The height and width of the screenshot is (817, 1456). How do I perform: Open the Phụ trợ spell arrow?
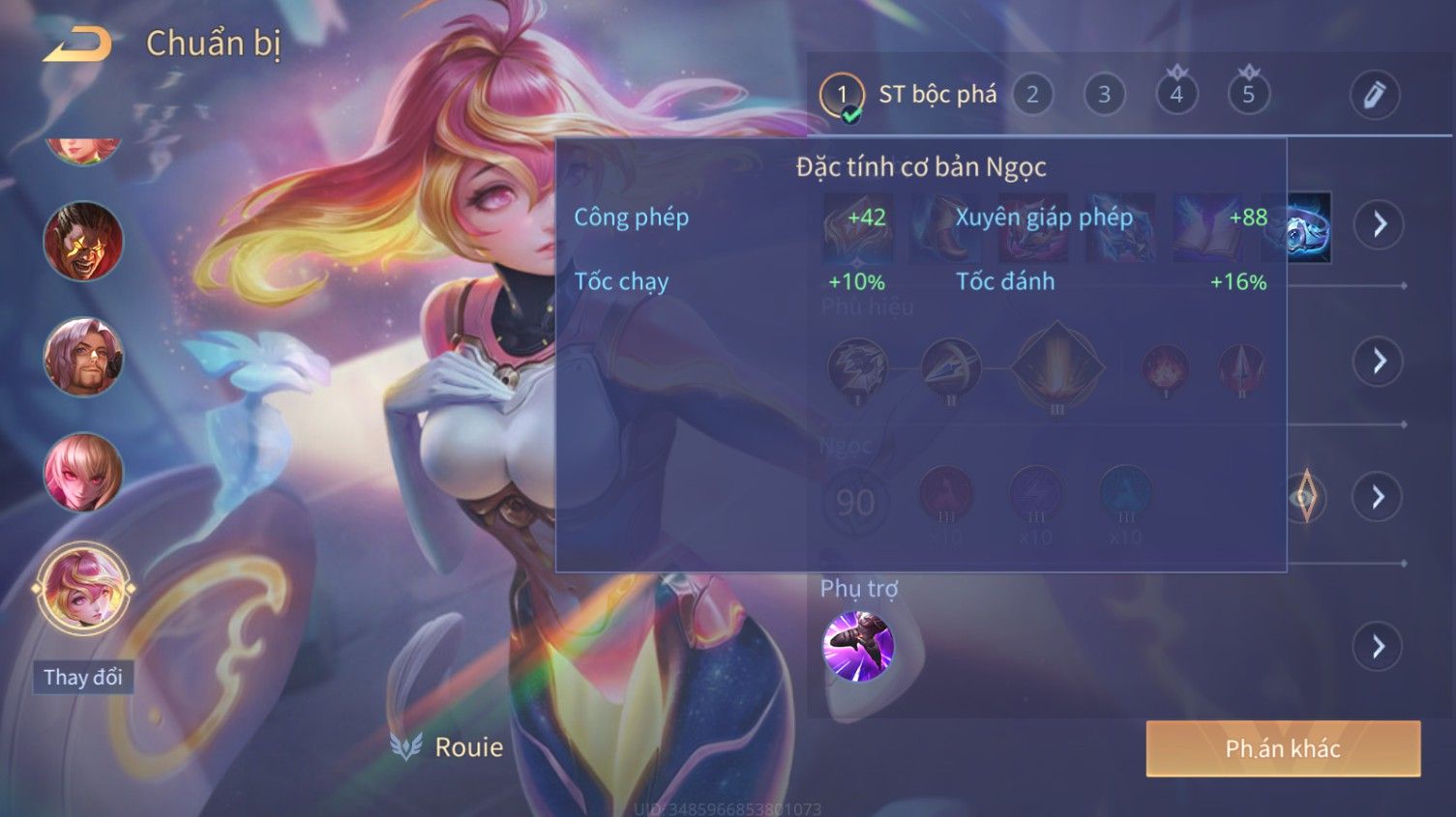[1379, 646]
